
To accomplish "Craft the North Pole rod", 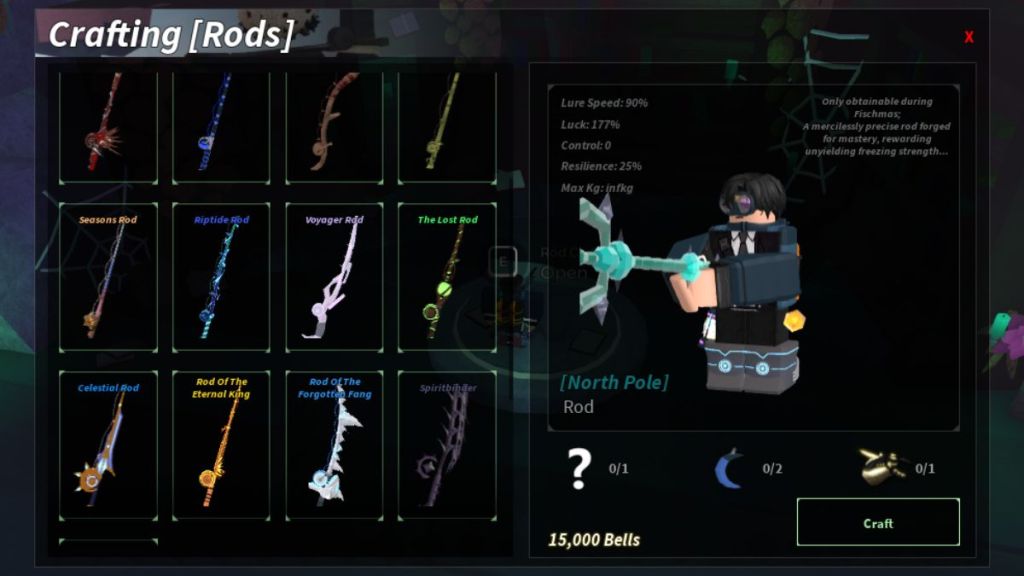I will pyautogui.click(x=877, y=522).
